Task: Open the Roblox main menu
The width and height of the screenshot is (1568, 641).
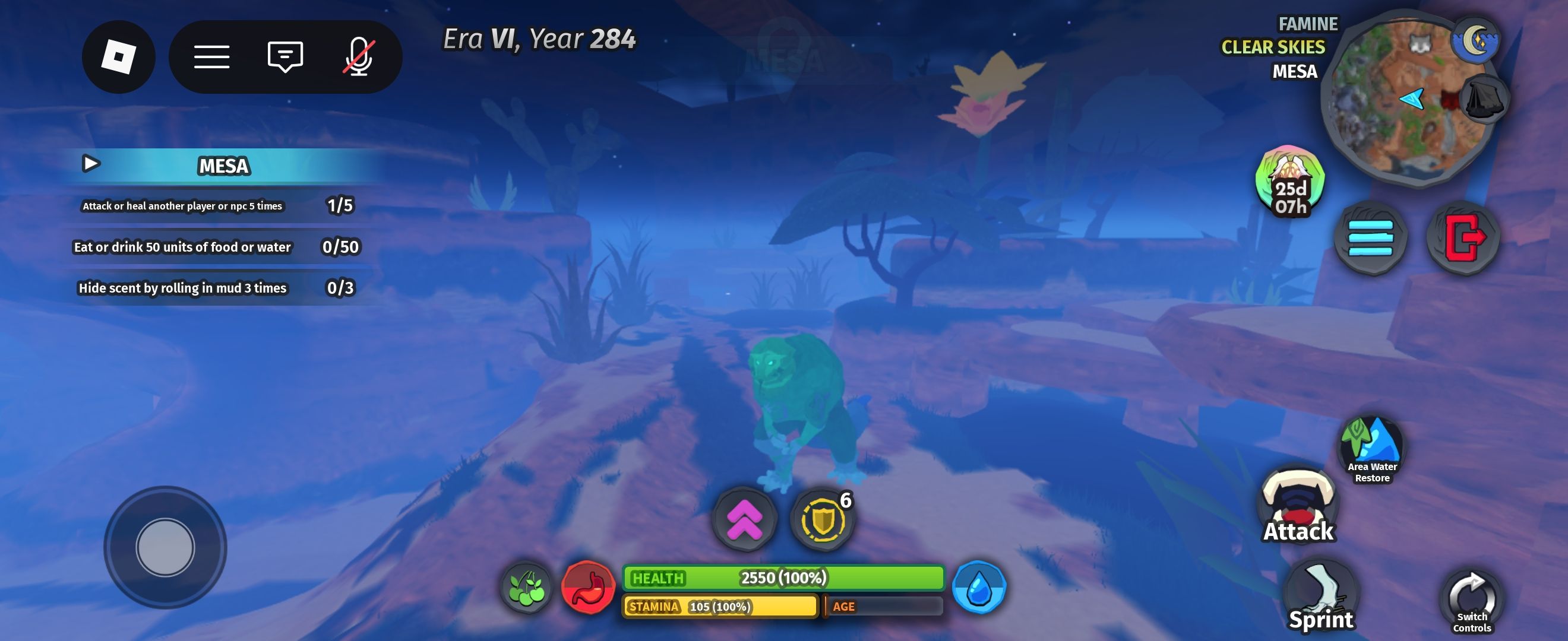Action: point(213,57)
